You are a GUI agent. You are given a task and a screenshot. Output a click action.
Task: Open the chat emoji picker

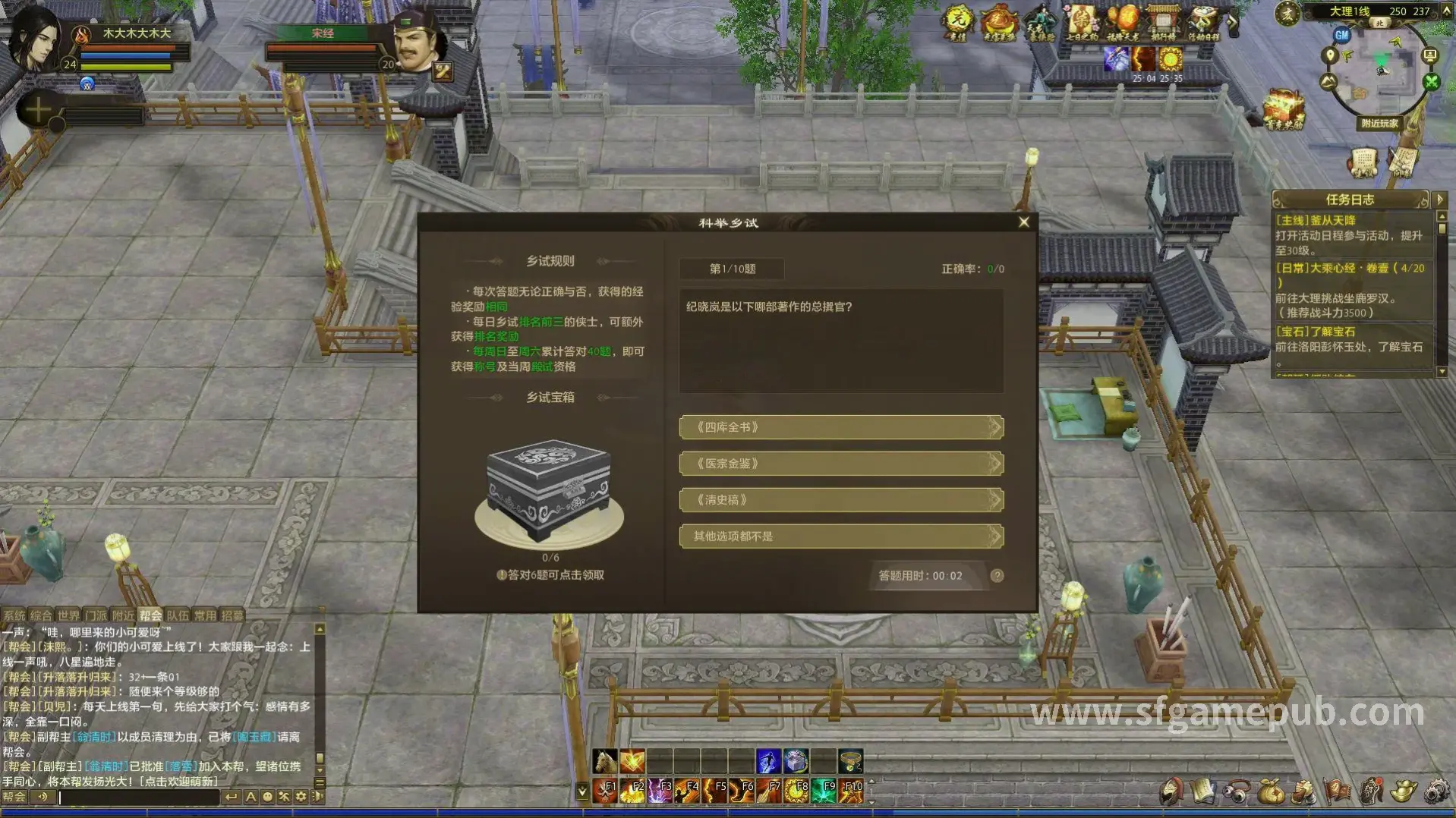click(x=267, y=797)
